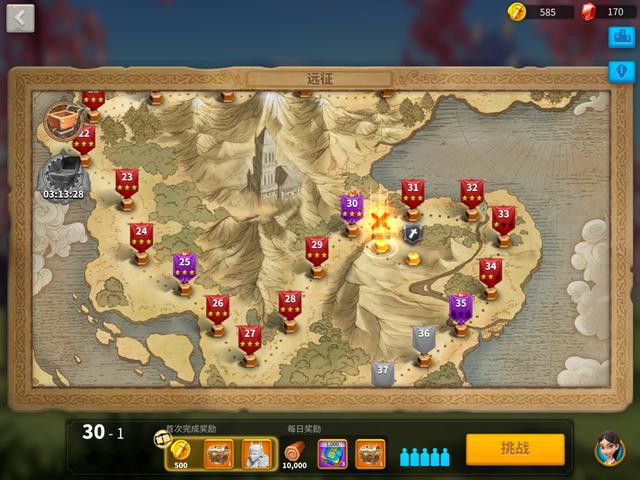This screenshot has height=480, width=640.
Task: Select the stage 23 flag
Action: coord(126,183)
